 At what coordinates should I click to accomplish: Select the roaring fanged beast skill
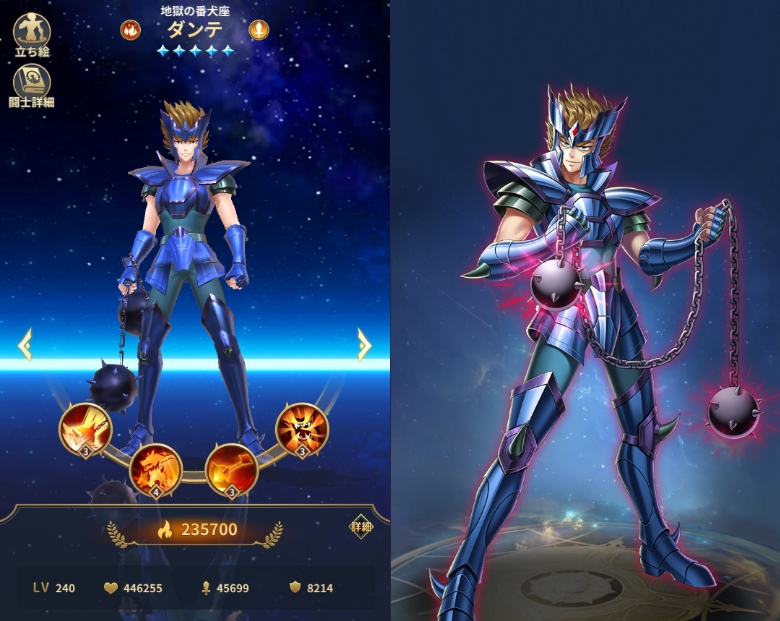pyautogui.click(x=301, y=428)
